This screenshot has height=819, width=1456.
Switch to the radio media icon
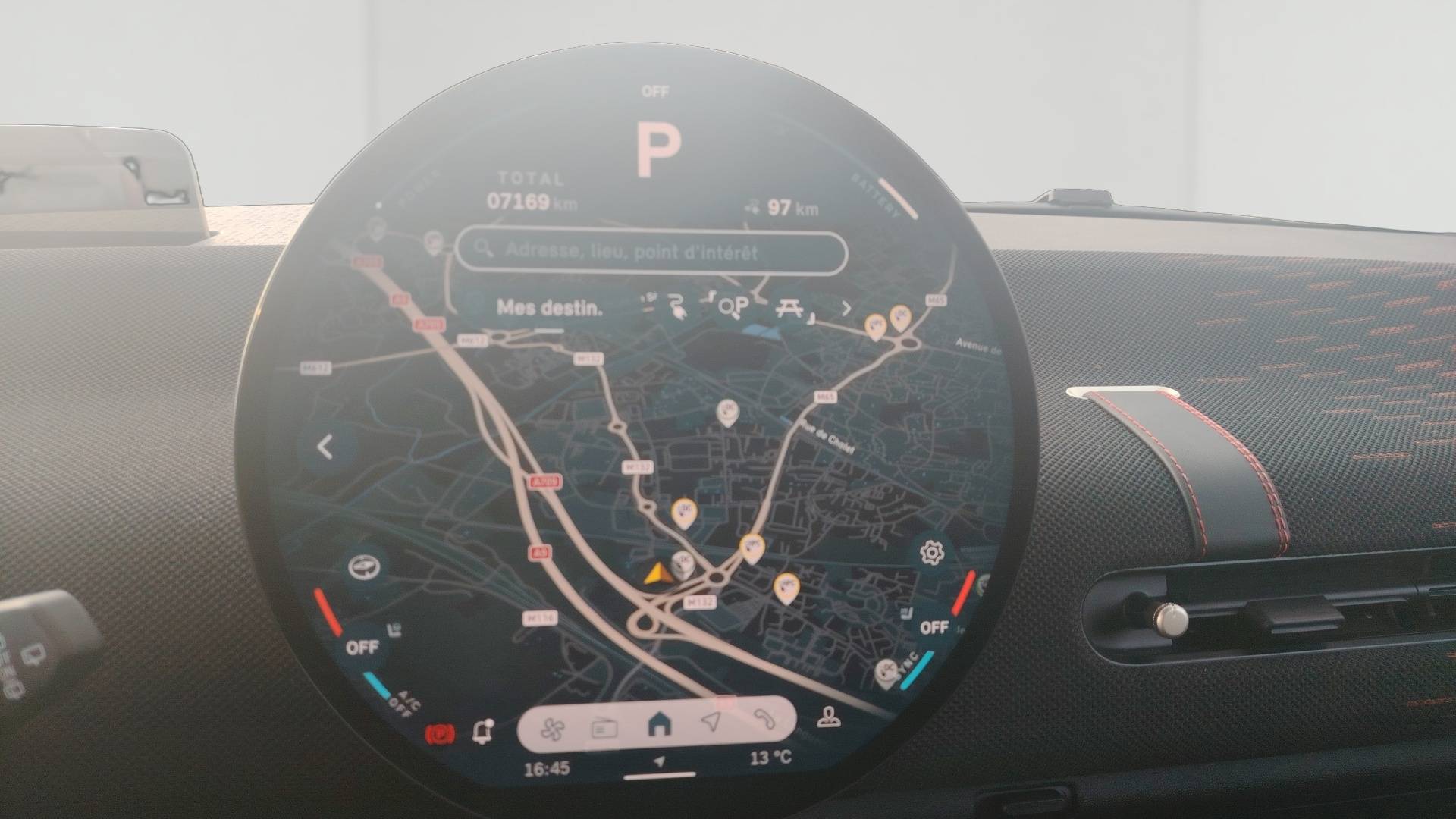tap(604, 729)
